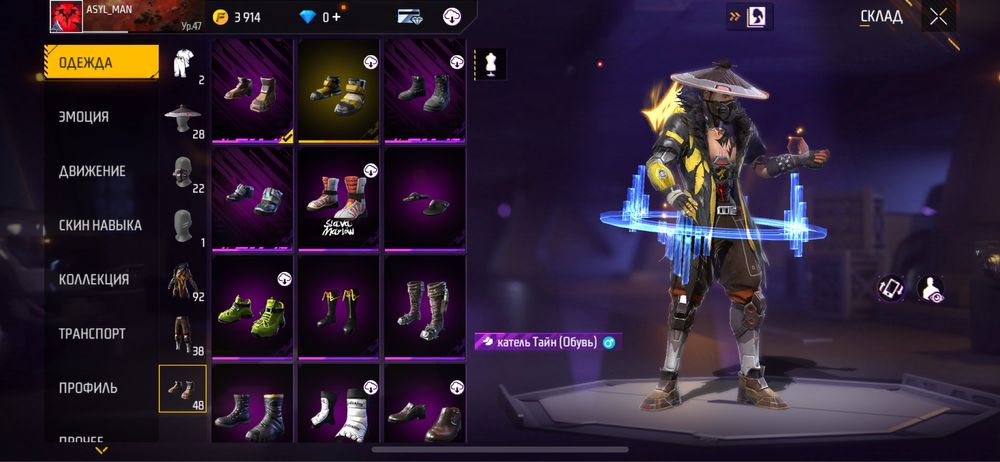The image size is (1000, 462).
Task: Open the ASYL_MAN player profile avatar
Action: (66, 17)
